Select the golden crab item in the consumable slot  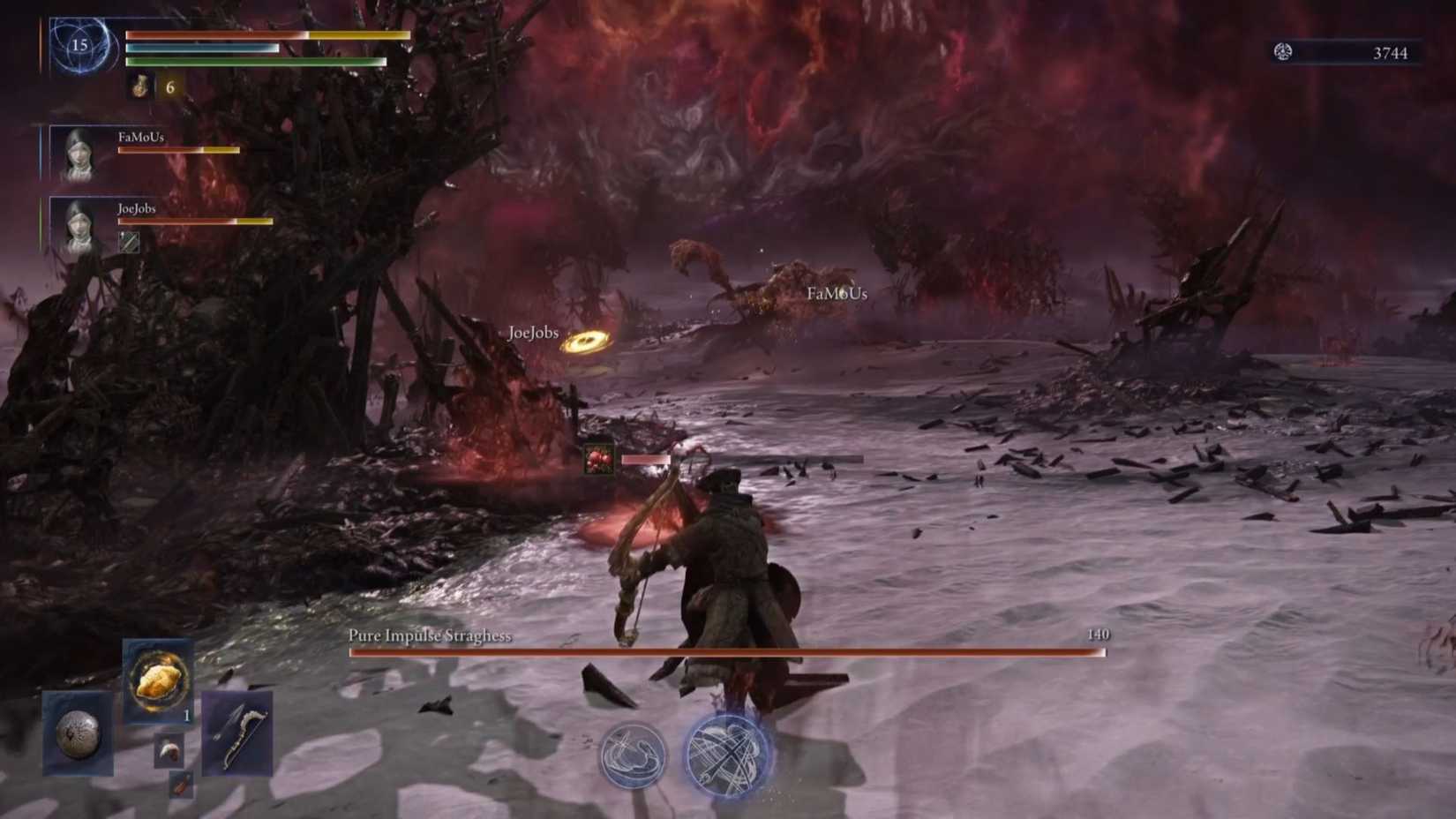(157, 684)
